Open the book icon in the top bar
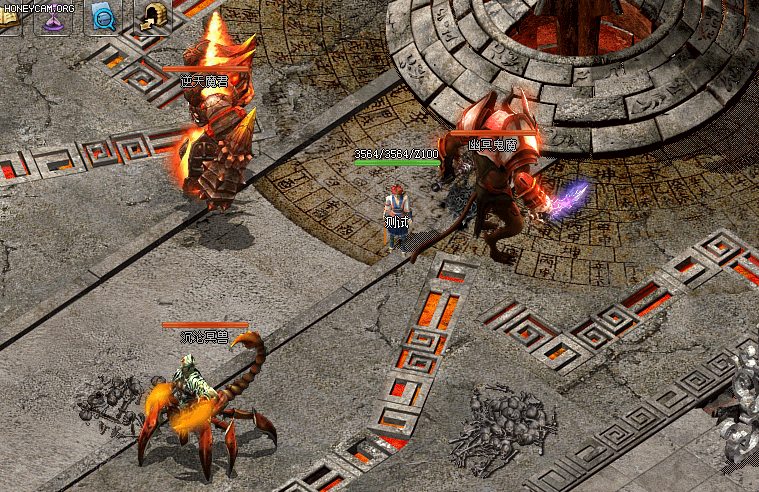 coord(9,20)
